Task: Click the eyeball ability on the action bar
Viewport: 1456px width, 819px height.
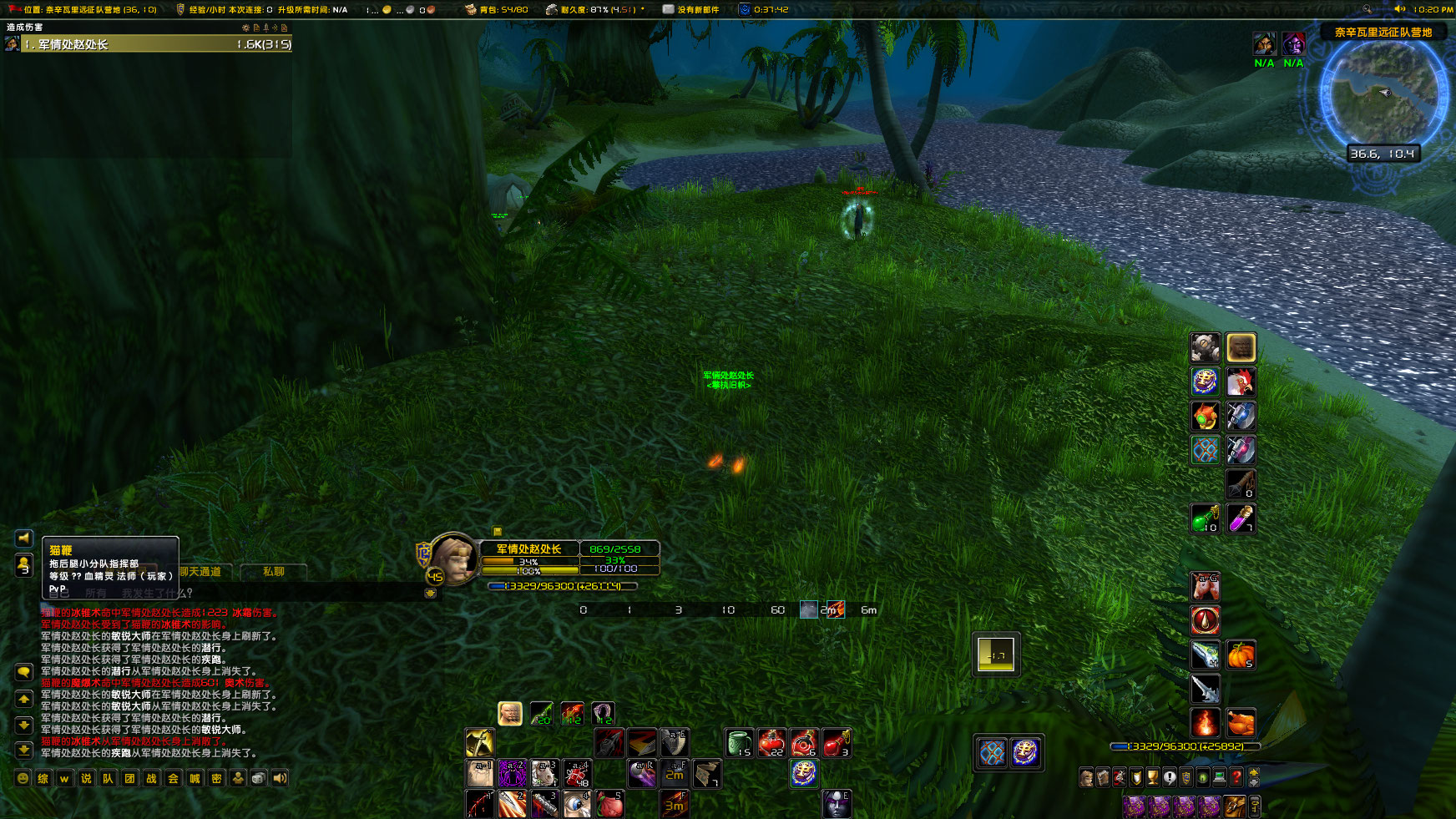Action: click(x=577, y=801)
